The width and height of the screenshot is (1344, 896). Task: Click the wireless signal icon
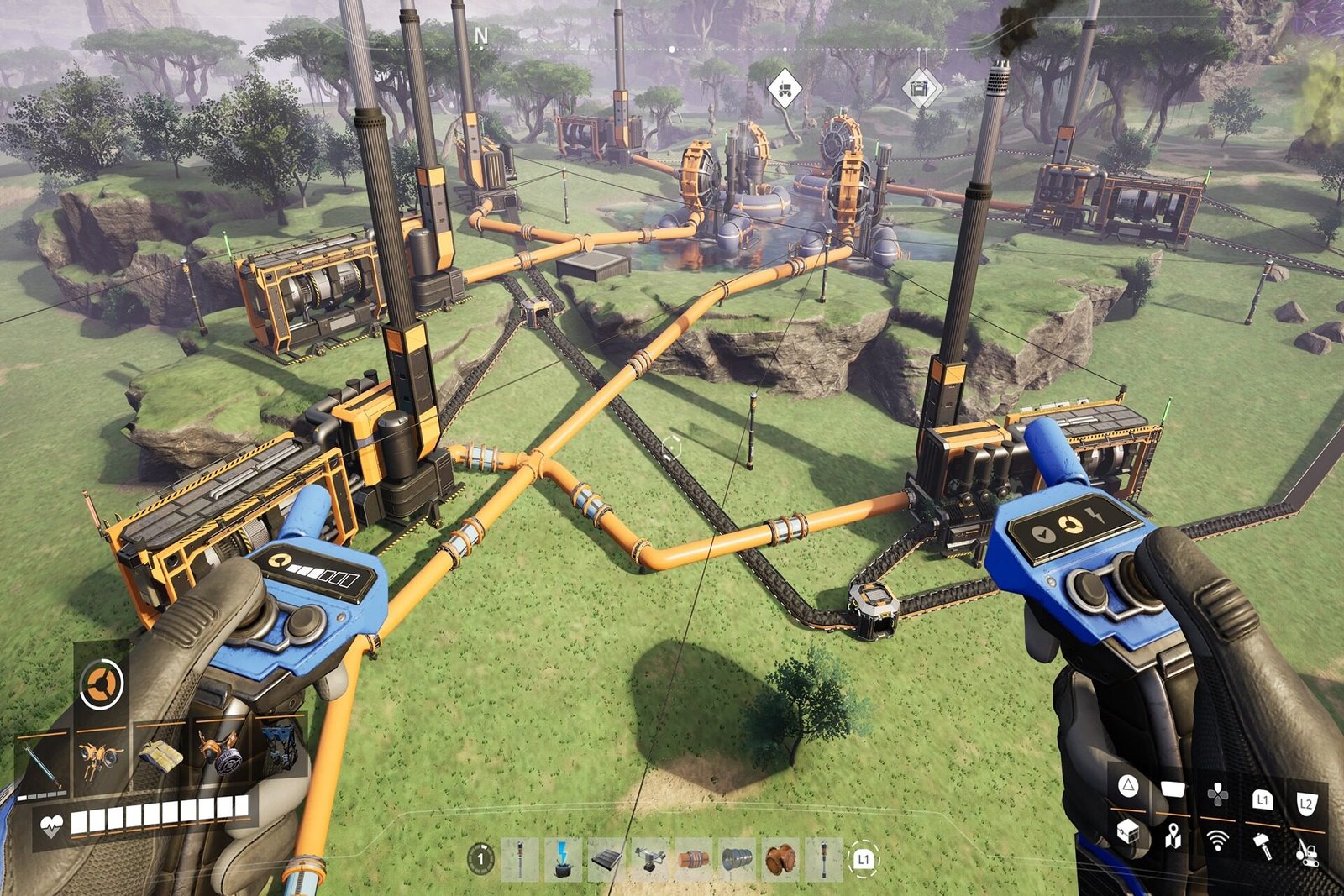tap(1217, 839)
